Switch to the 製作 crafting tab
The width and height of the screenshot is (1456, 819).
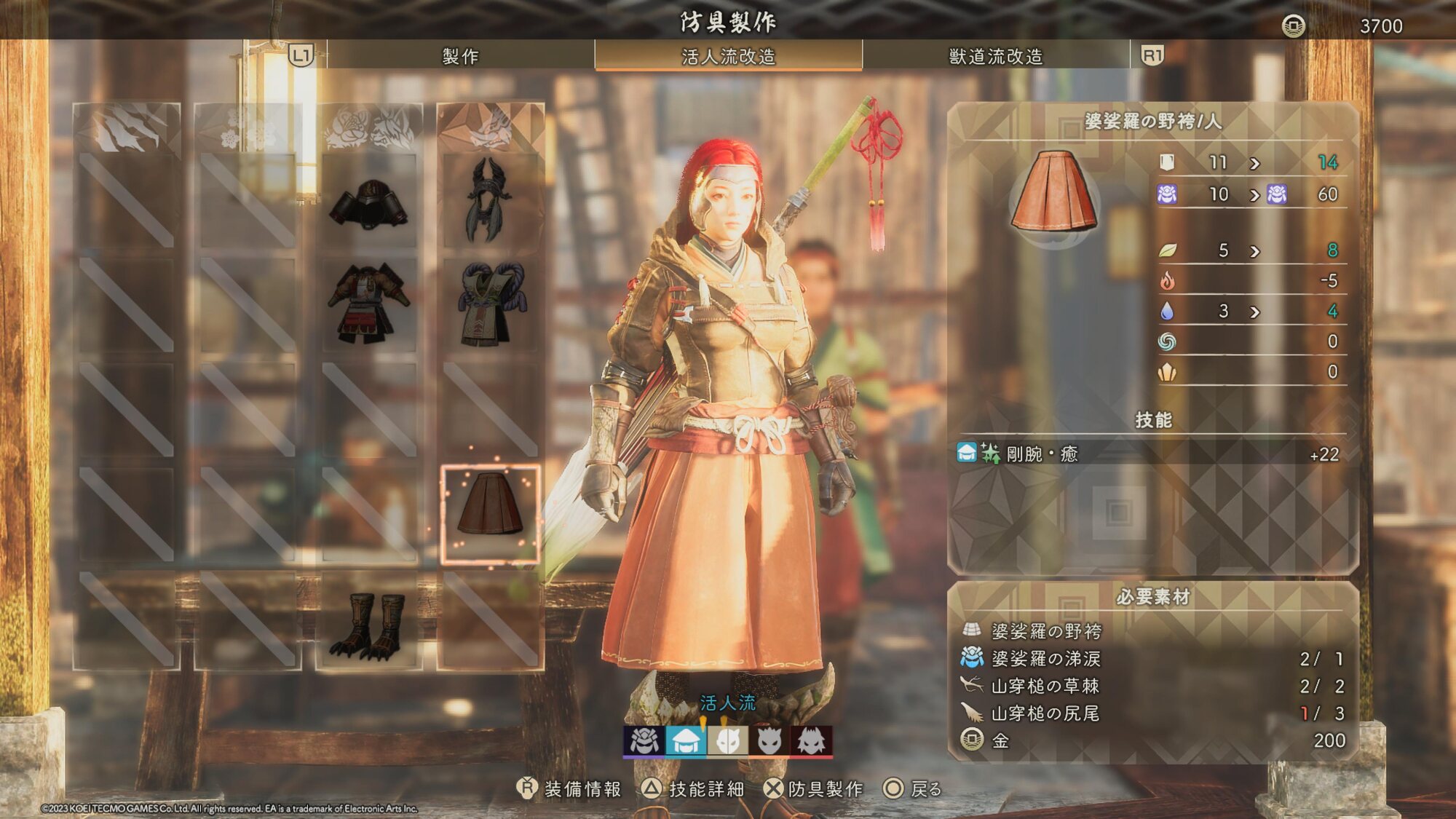pos(460,56)
